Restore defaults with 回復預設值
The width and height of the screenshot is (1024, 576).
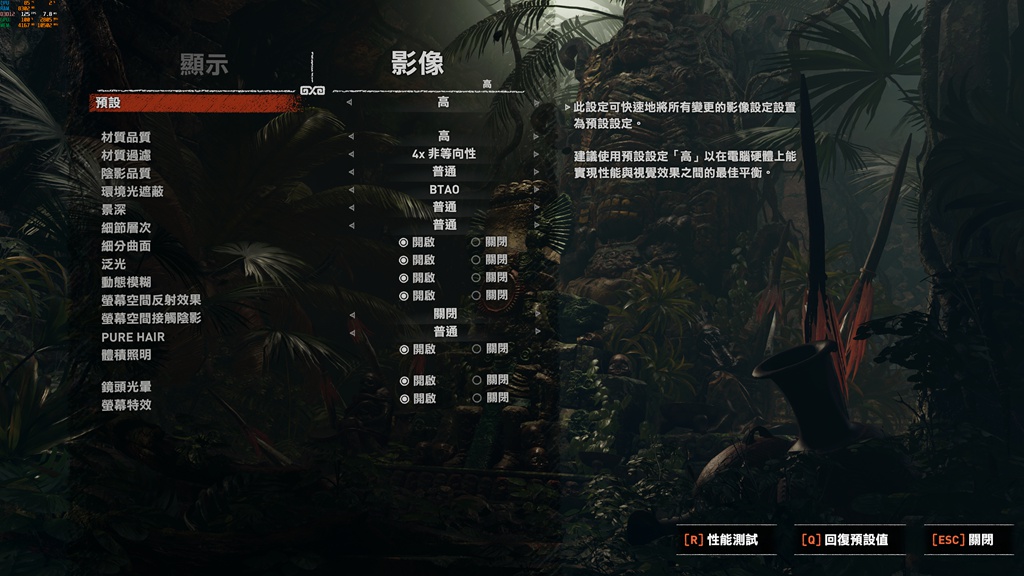click(845, 540)
